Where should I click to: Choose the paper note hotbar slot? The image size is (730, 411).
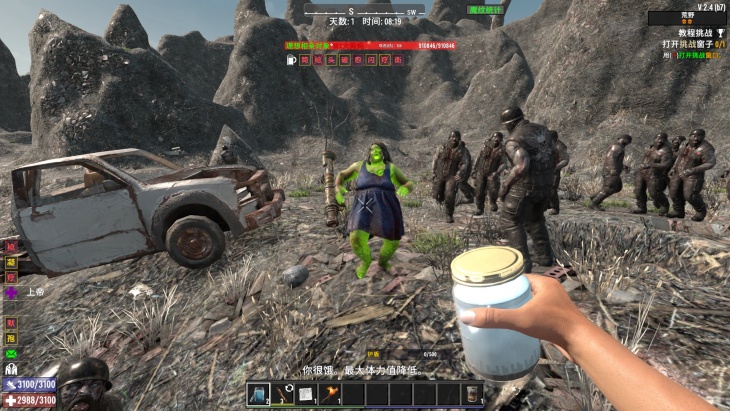tap(306, 394)
